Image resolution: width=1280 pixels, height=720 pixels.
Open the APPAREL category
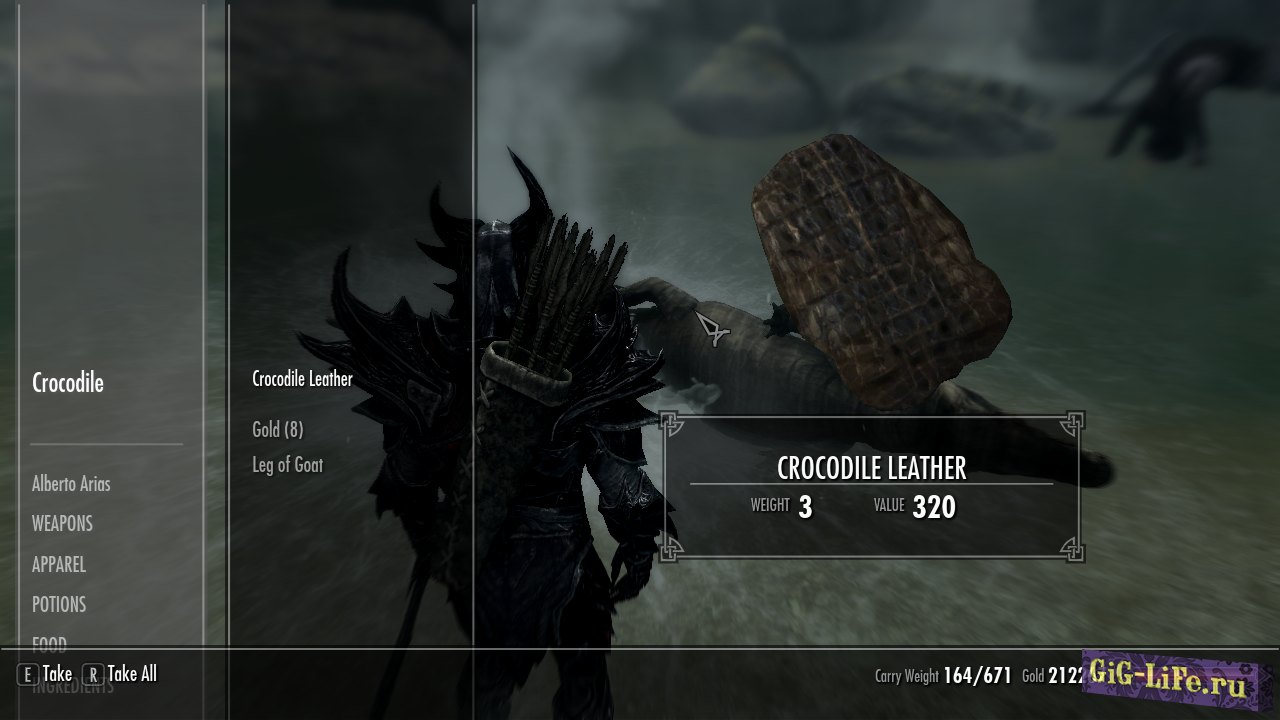click(x=59, y=565)
